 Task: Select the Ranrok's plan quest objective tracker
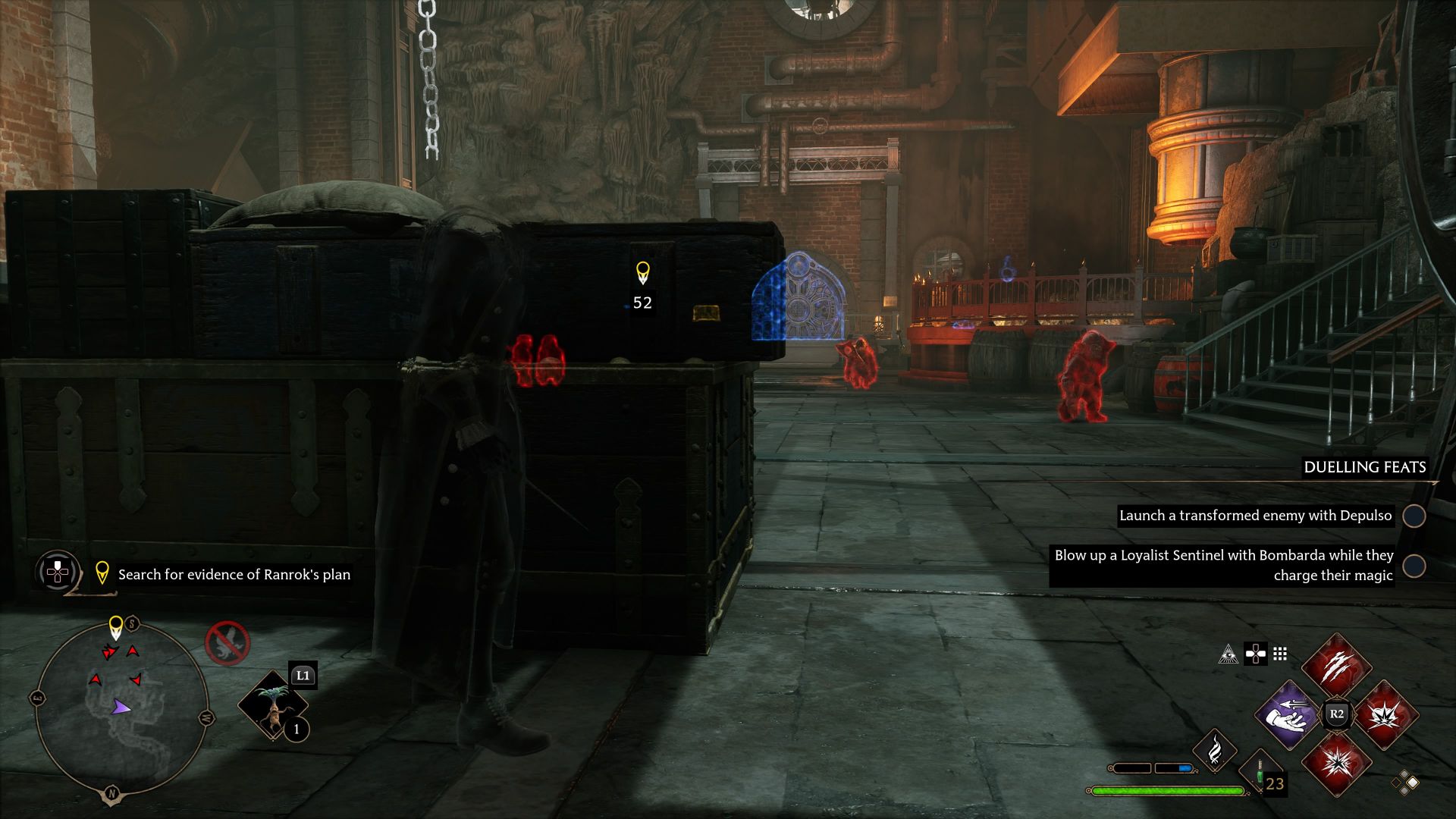(234, 575)
